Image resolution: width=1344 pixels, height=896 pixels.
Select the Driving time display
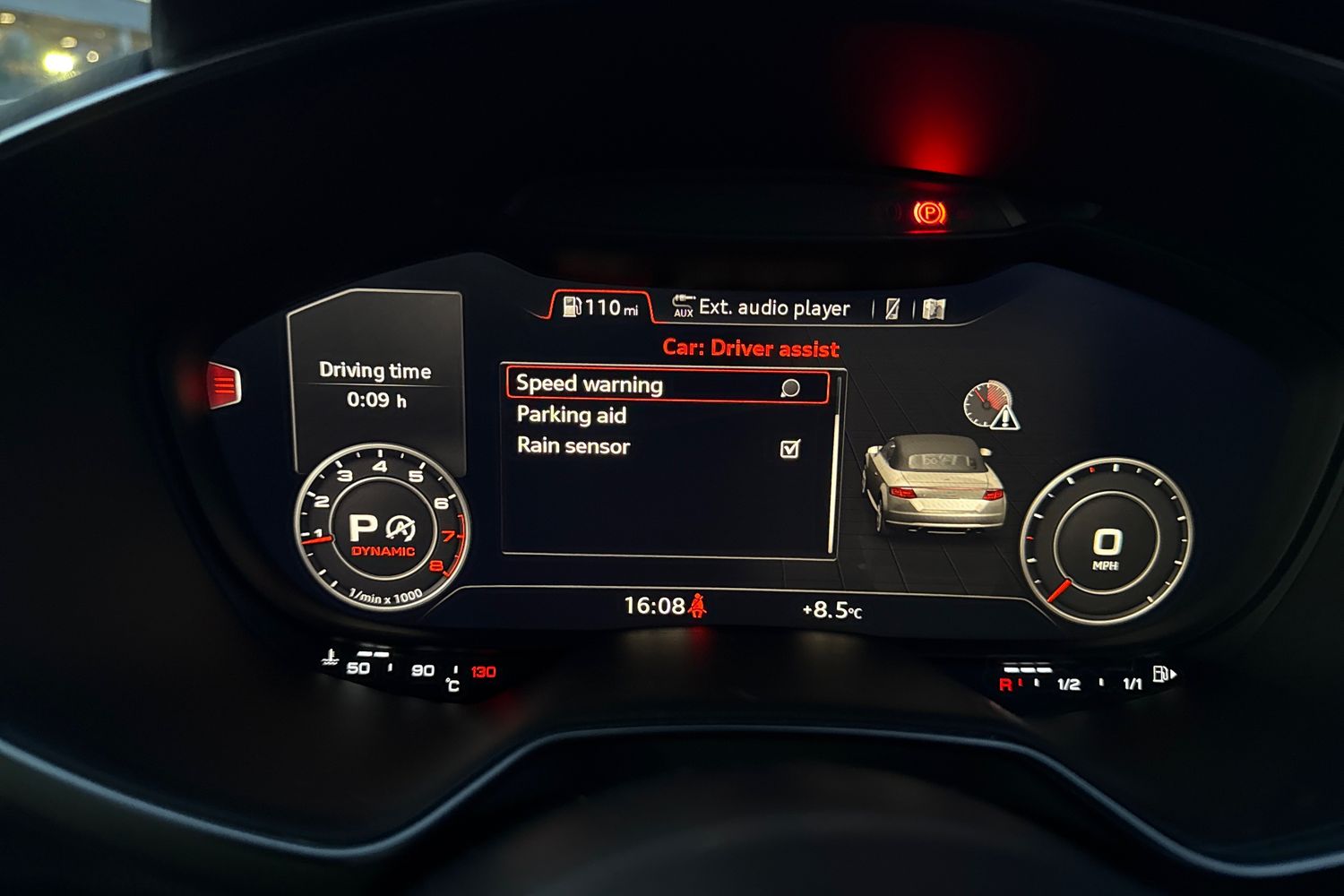[x=375, y=385]
